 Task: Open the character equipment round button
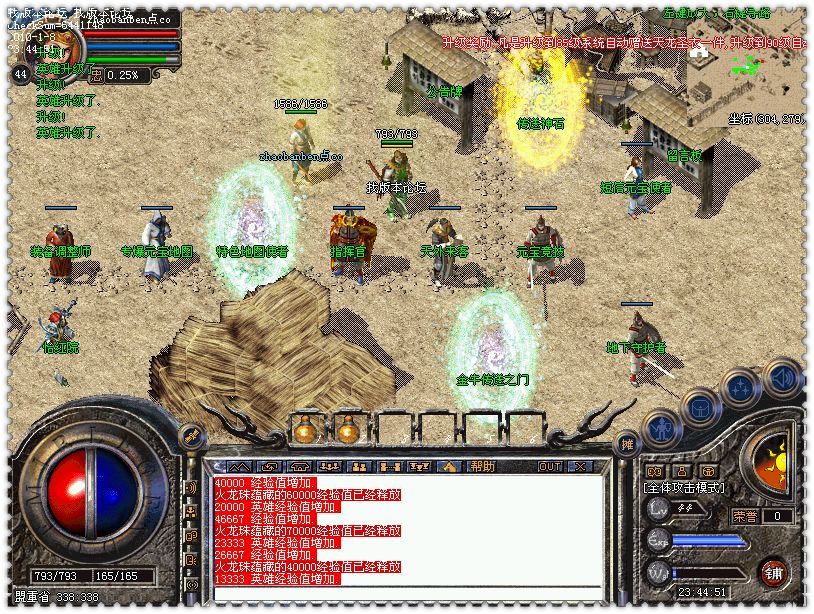[661, 430]
